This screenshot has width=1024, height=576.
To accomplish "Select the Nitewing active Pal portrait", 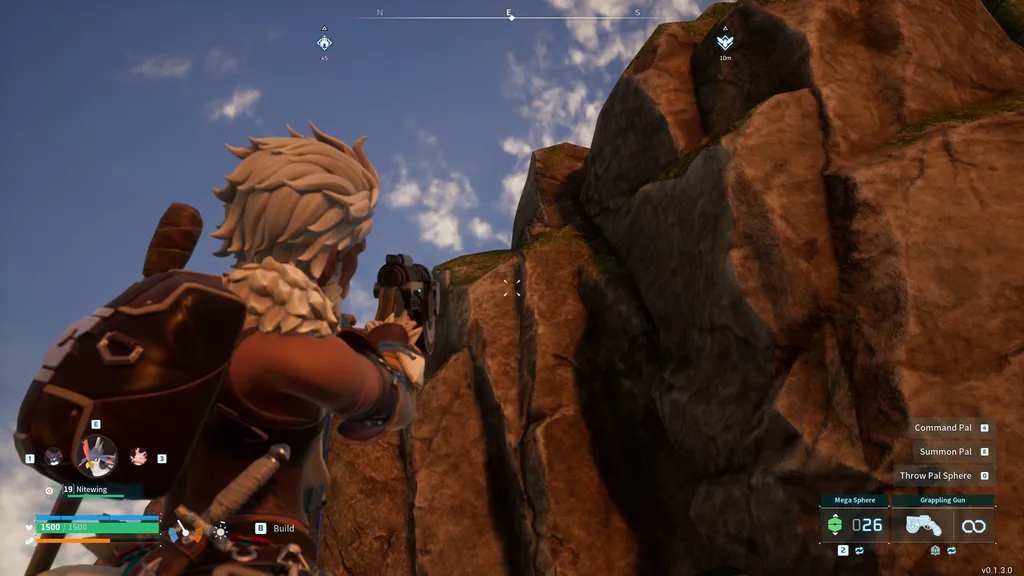I will (96, 456).
